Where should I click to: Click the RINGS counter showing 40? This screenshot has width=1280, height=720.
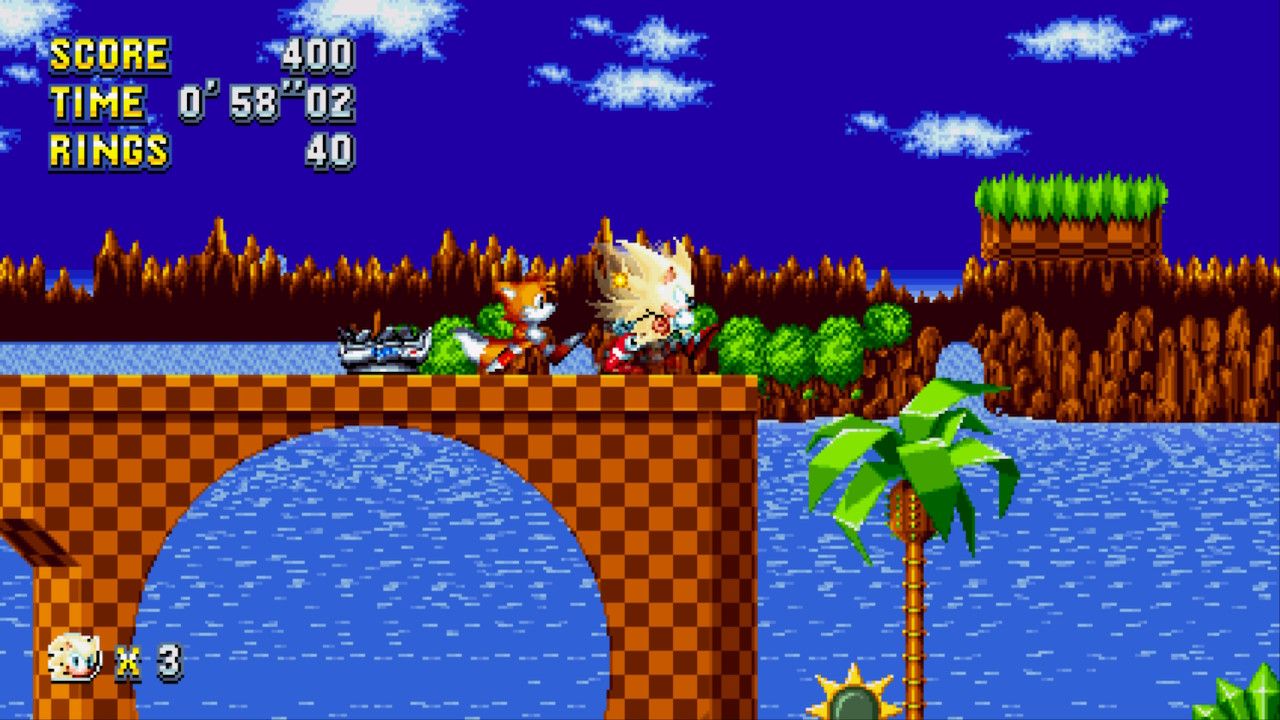tap(330, 150)
